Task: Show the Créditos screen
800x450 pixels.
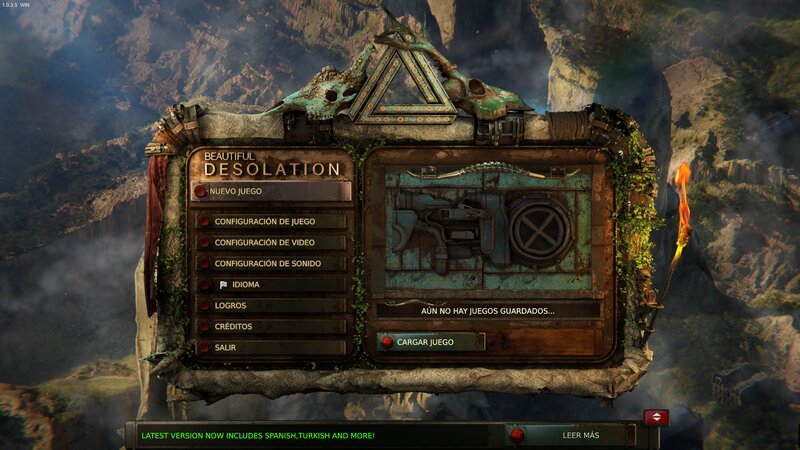Action: [x=271, y=327]
